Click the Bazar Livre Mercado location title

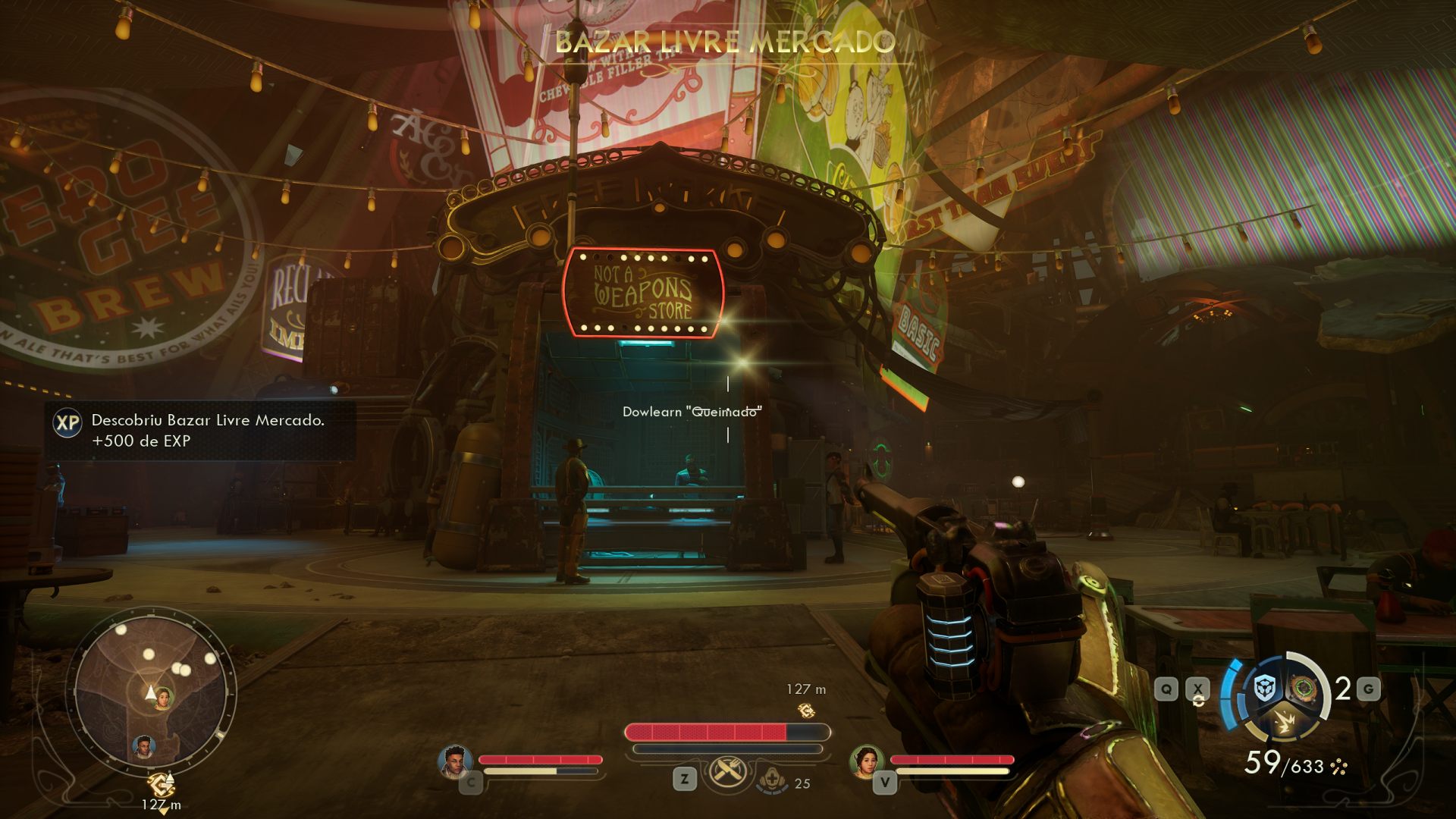(x=726, y=42)
